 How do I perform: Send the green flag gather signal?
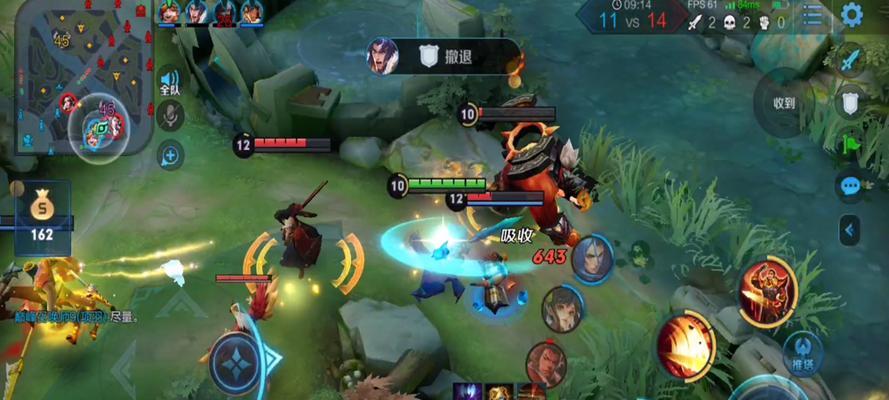click(850, 143)
